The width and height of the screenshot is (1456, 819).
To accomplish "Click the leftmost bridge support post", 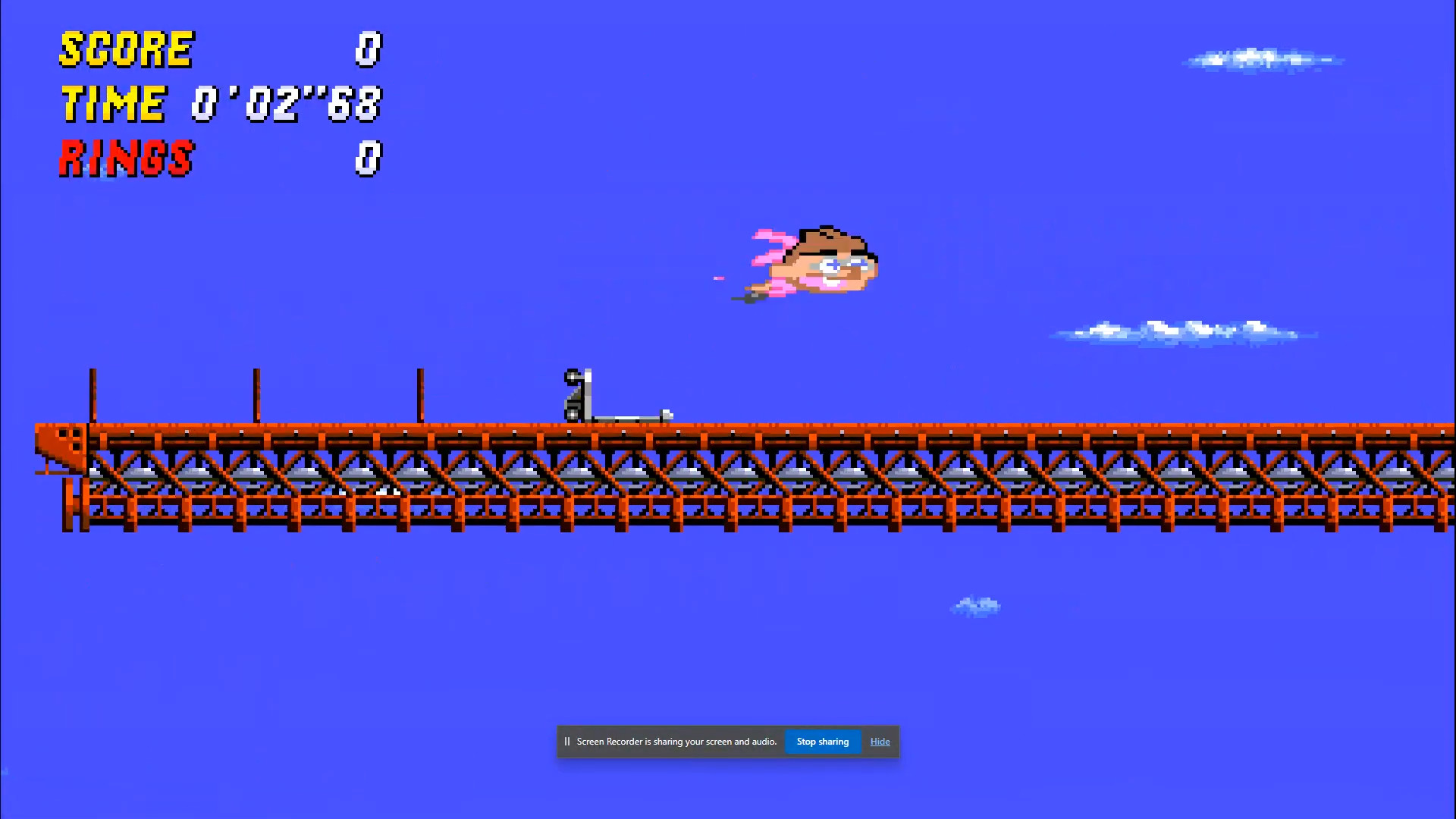I will pyautogui.click(x=92, y=394).
